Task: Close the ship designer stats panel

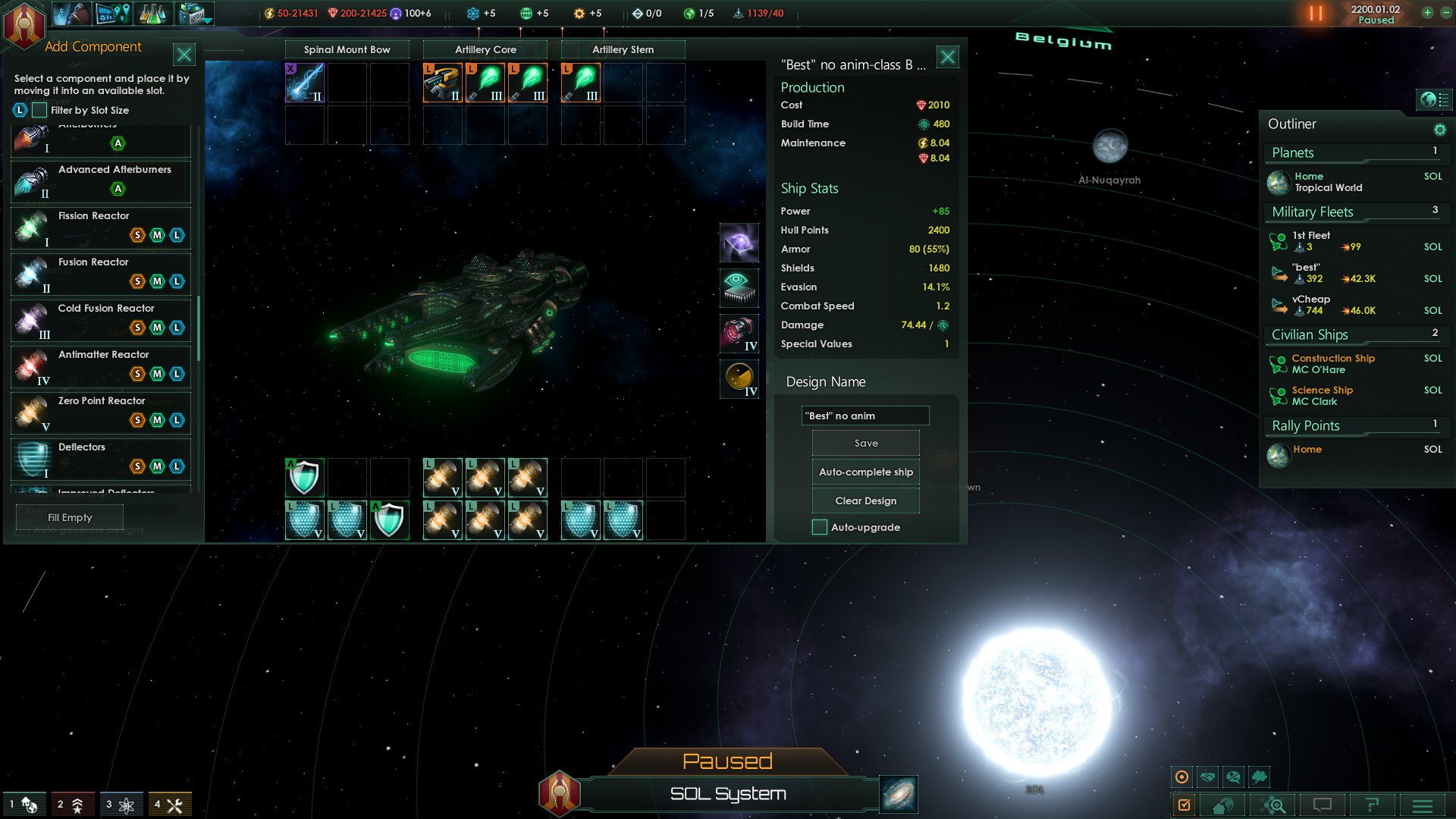Action: (948, 57)
